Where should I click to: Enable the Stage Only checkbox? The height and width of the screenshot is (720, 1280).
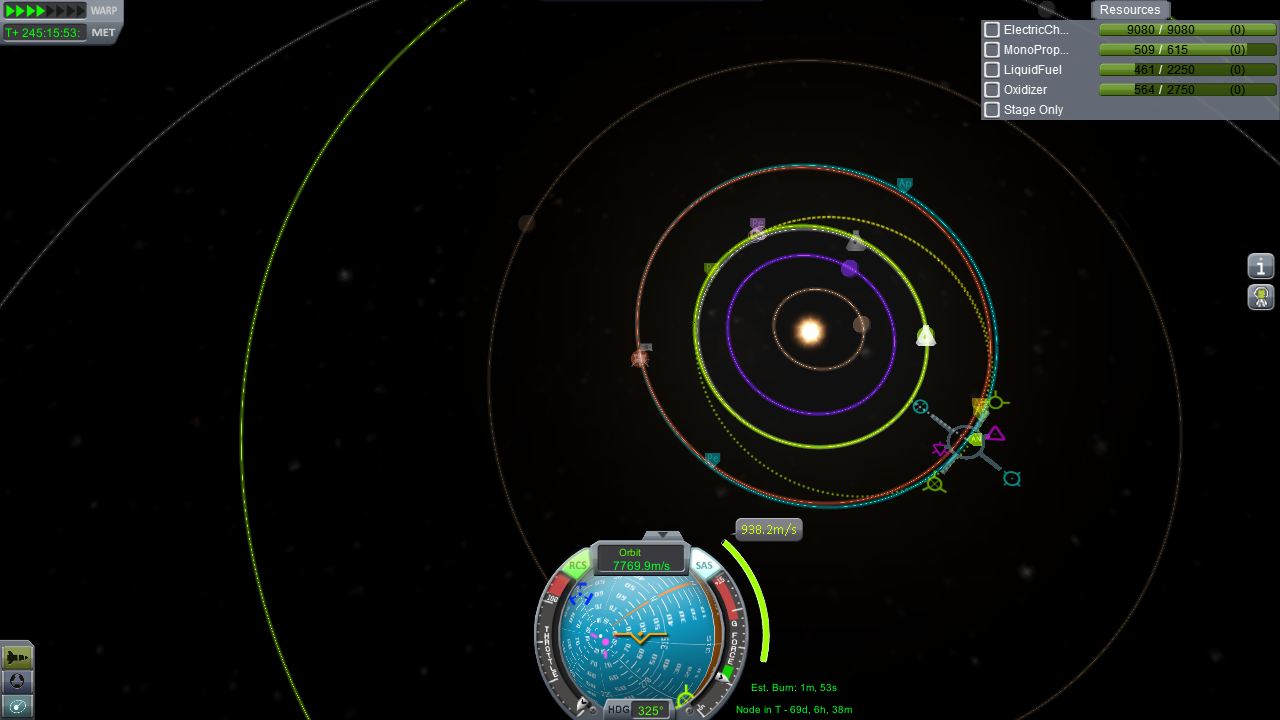(x=992, y=110)
